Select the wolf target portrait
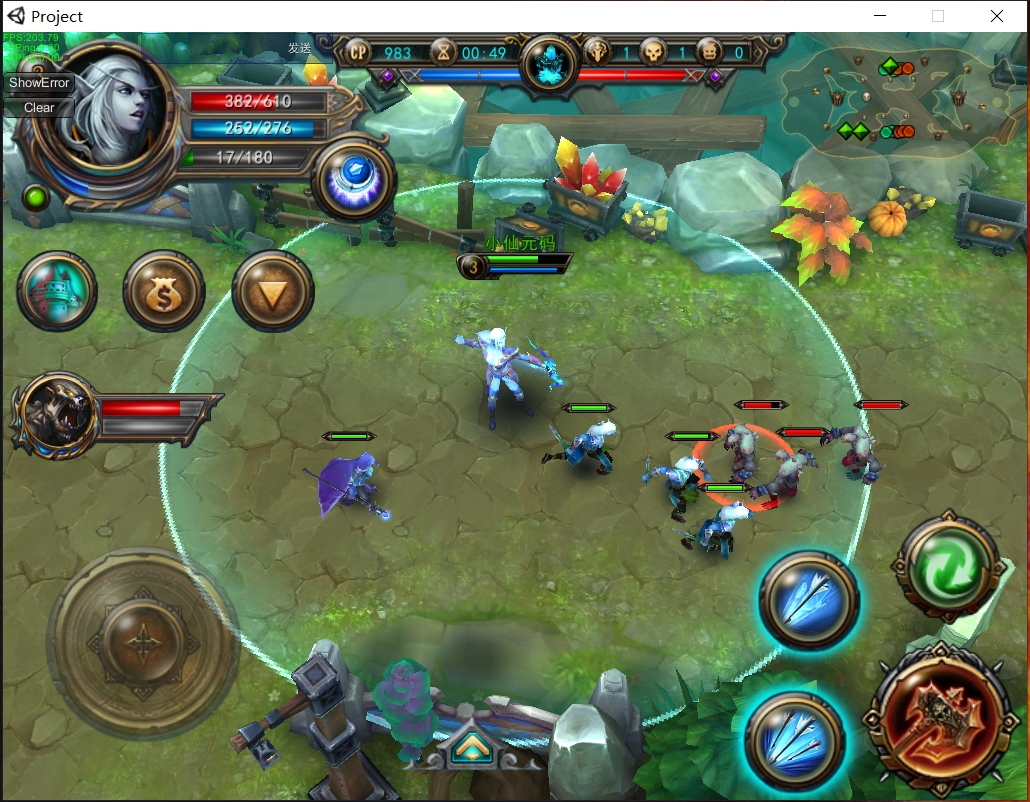1030x802 pixels. (x=56, y=414)
